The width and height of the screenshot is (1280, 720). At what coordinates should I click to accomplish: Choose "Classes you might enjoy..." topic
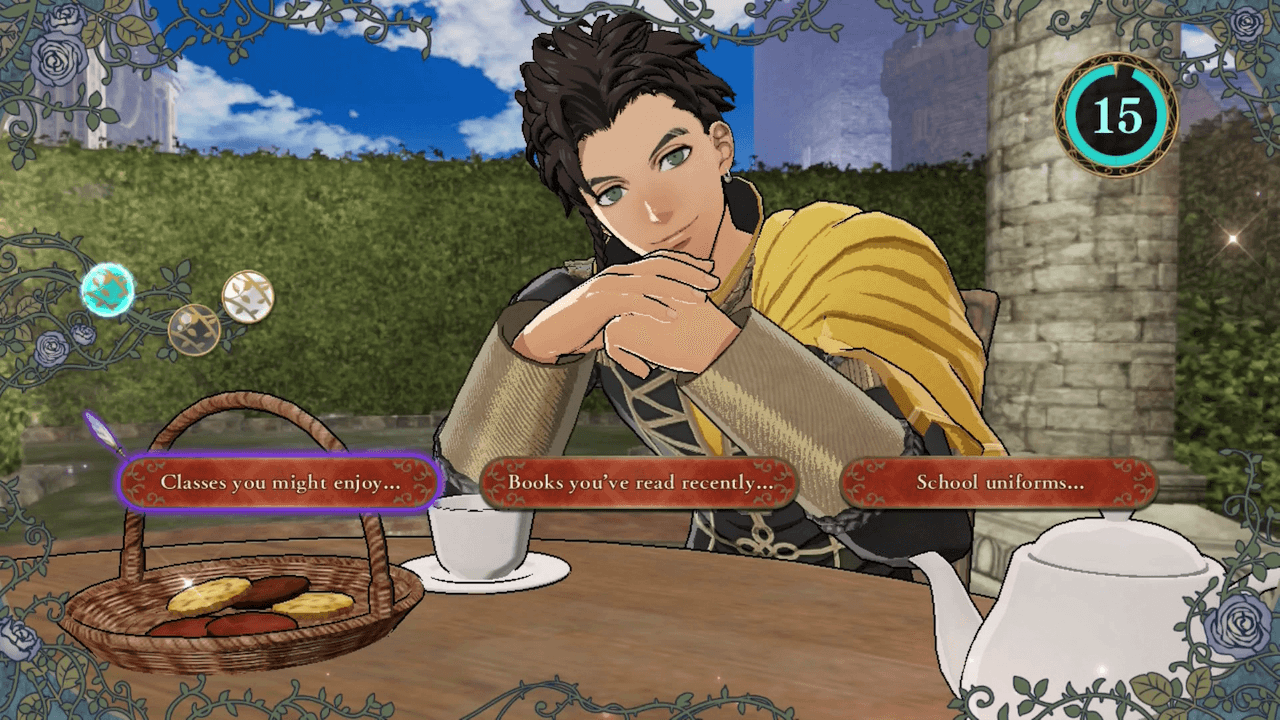[280, 482]
